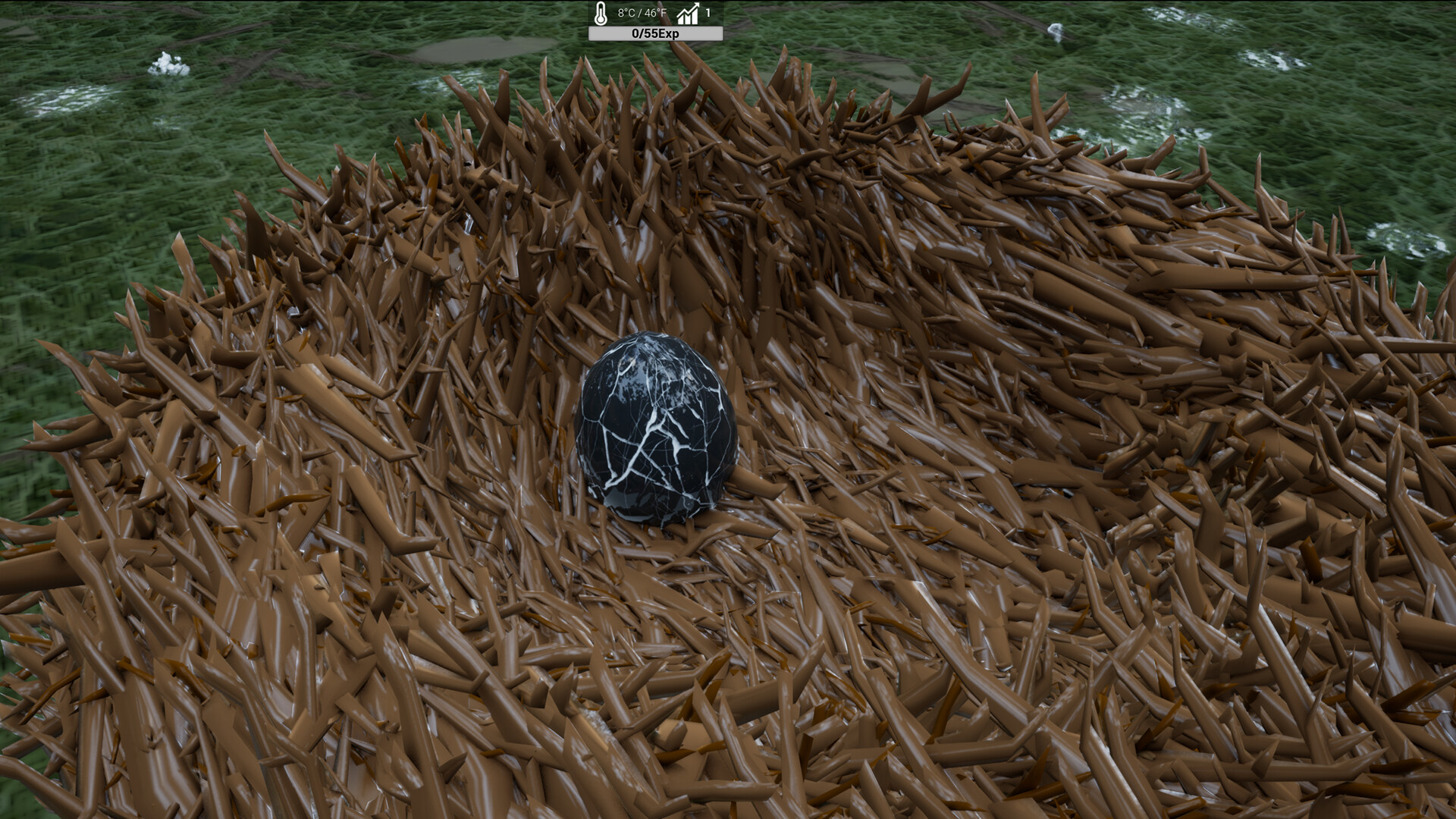This screenshot has width=1456, height=819.
Task: Click the level 1 indicator beside the chart icon
Action: pyautogui.click(x=708, y=12)
